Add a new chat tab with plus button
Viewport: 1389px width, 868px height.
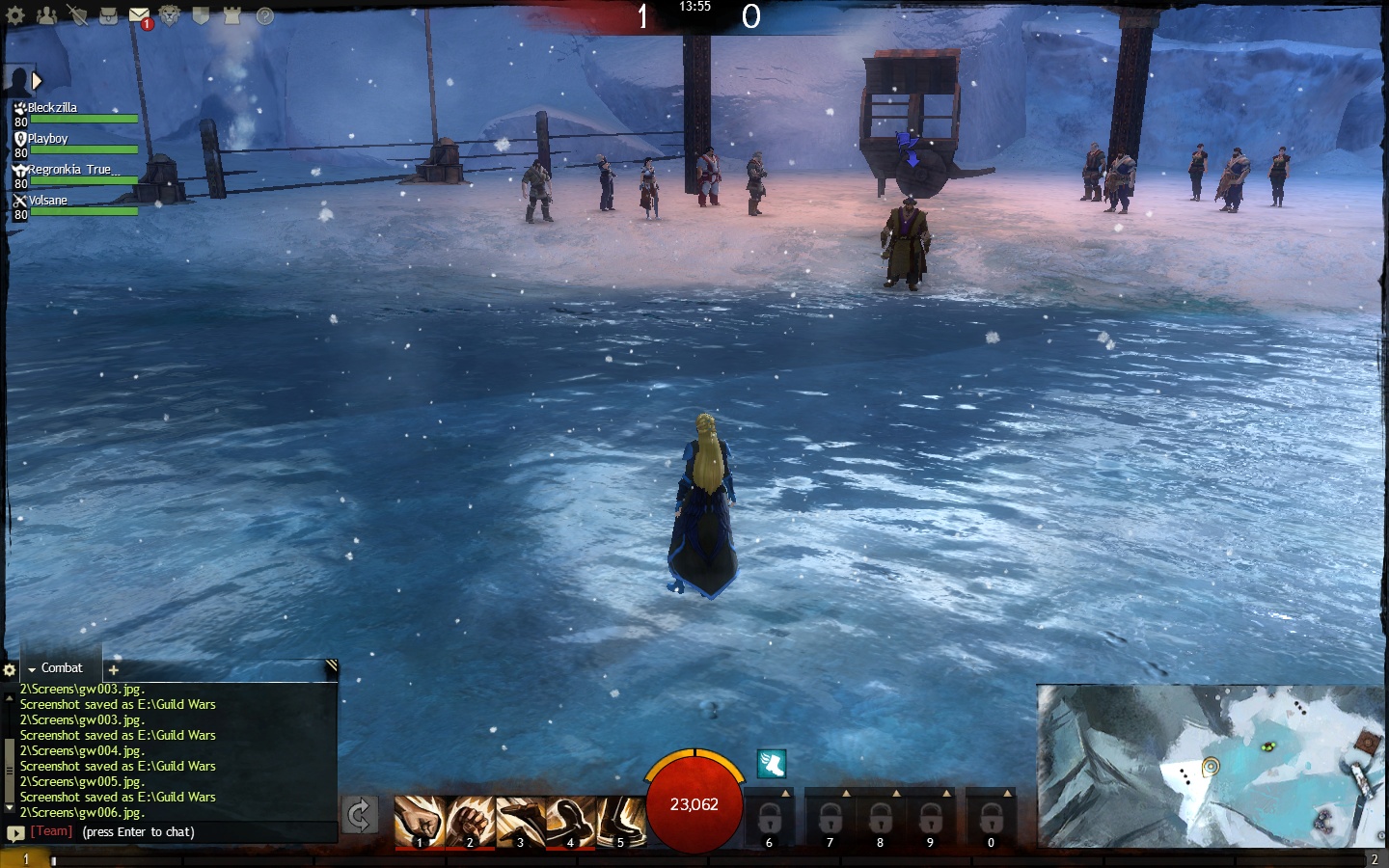tap(113, 669)
